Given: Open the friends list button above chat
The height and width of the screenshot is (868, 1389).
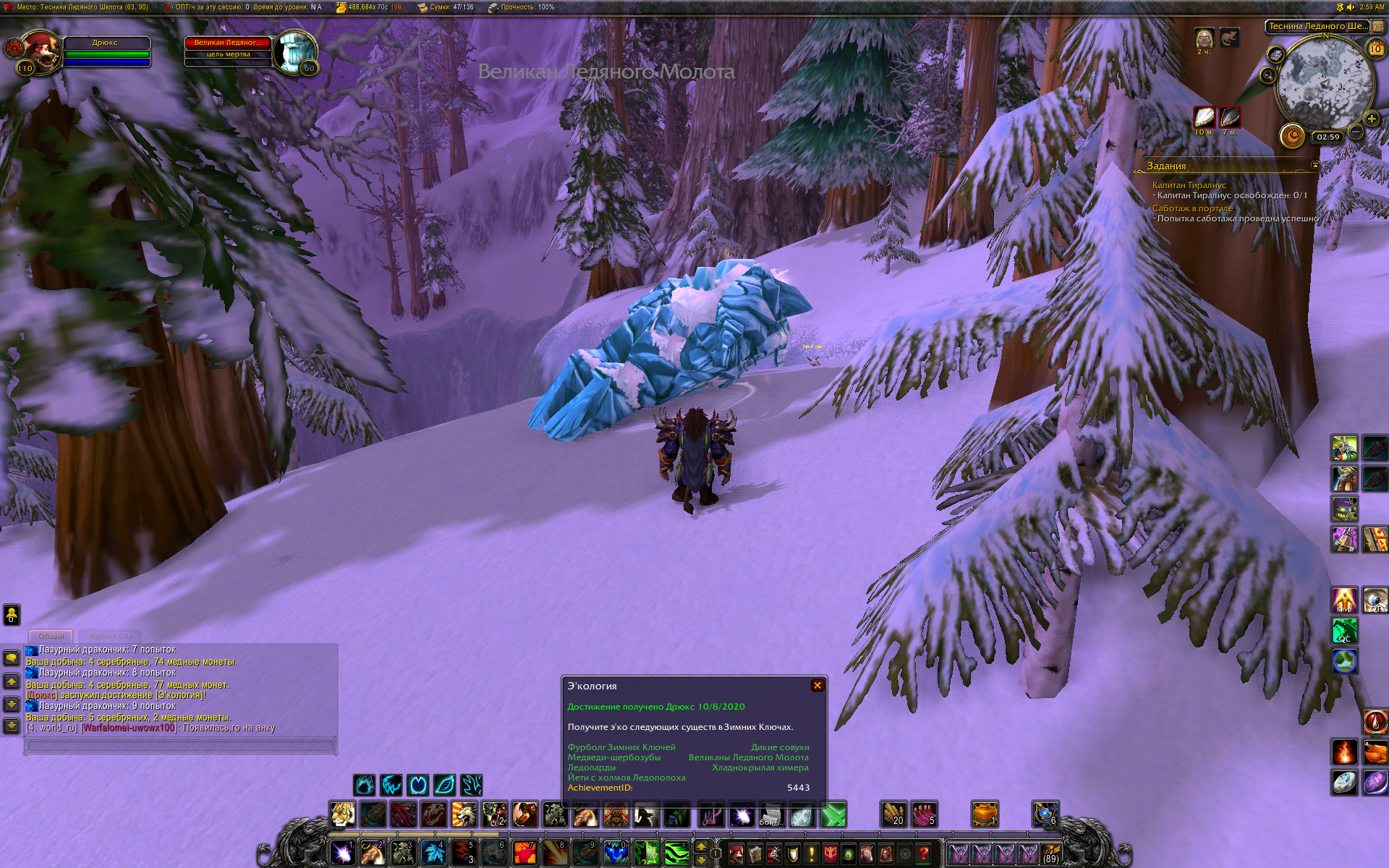Looking at the screenshot, I should [x=12, y=615].
